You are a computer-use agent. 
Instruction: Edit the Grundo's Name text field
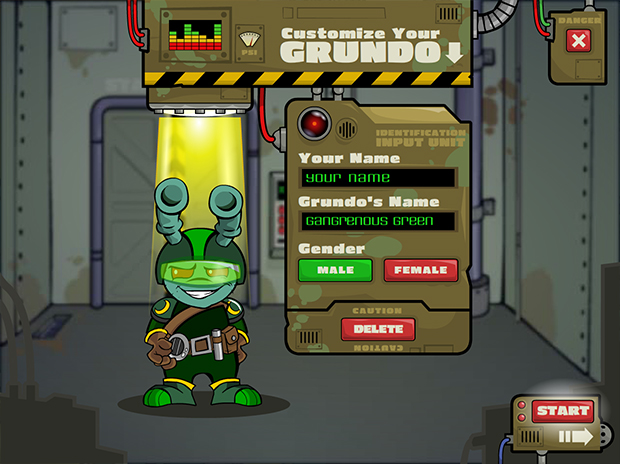point(378,220)
